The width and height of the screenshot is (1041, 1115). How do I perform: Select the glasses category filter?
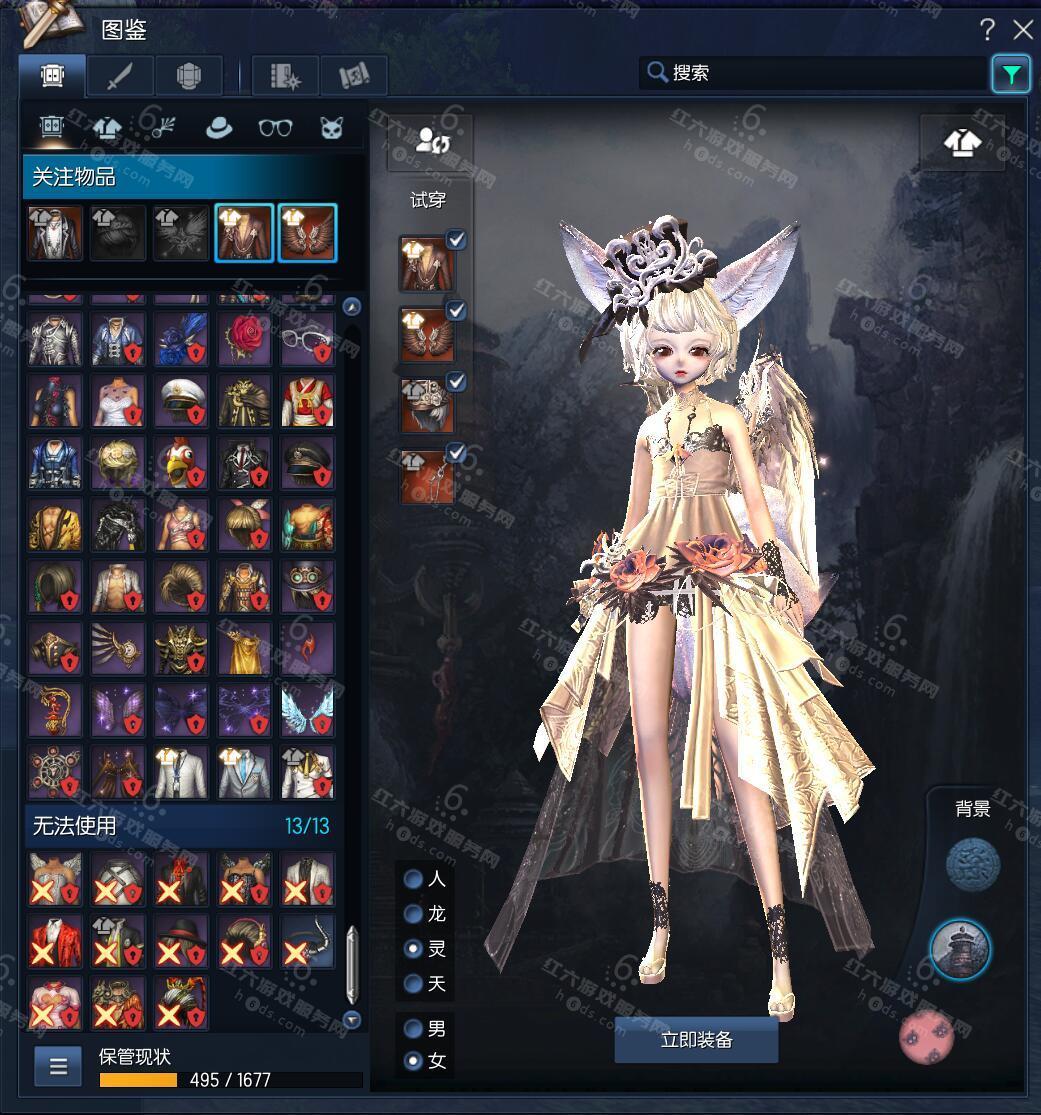pos(275,127)
